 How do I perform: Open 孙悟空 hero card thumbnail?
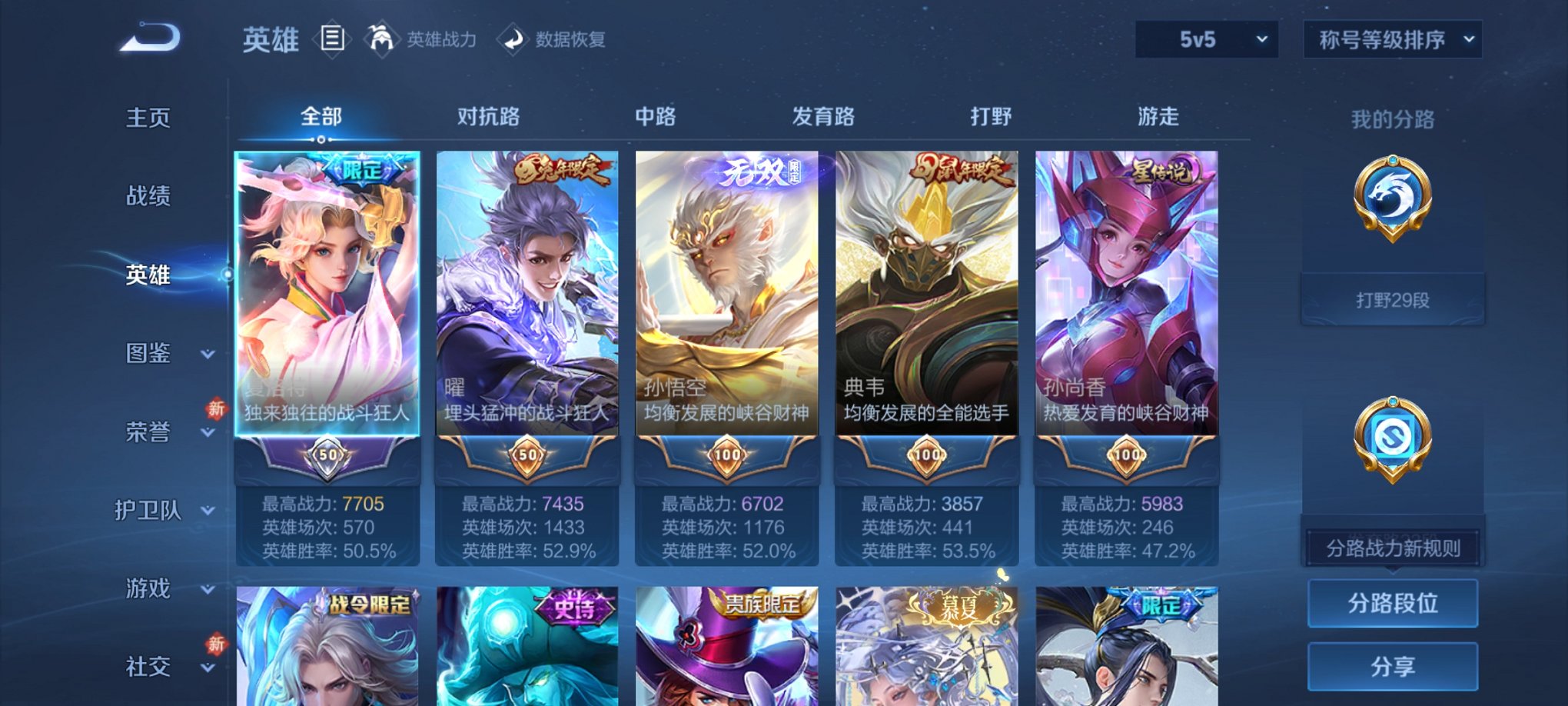[x=726, y=292]
